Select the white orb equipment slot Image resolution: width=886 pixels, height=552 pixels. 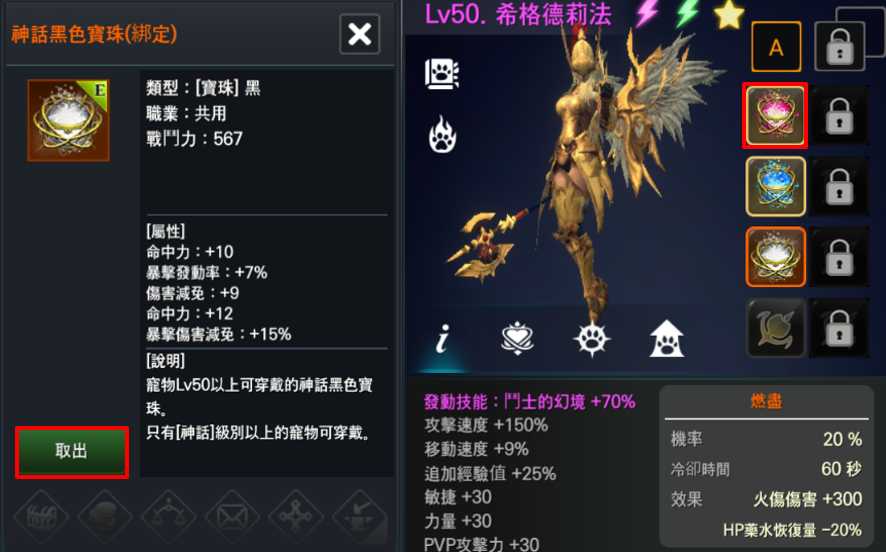(x=775, y=256)
